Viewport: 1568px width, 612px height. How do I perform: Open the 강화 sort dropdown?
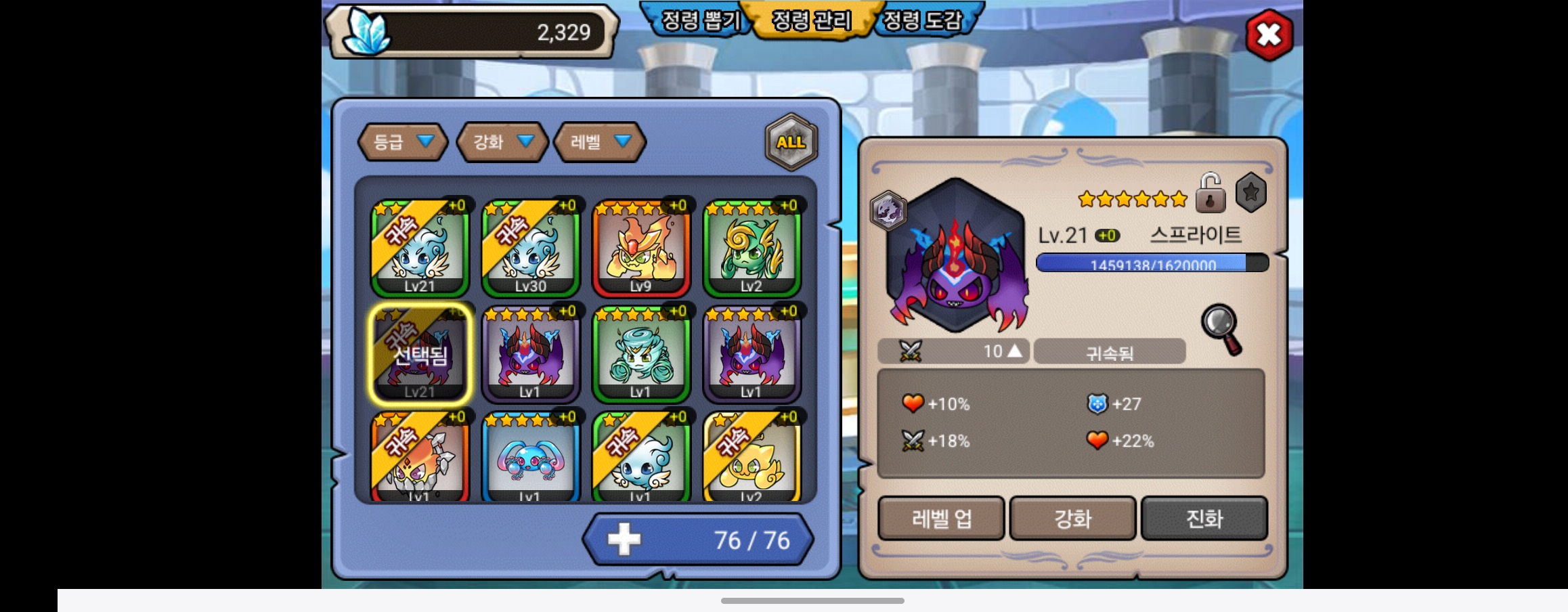click(x=502, y=142)
